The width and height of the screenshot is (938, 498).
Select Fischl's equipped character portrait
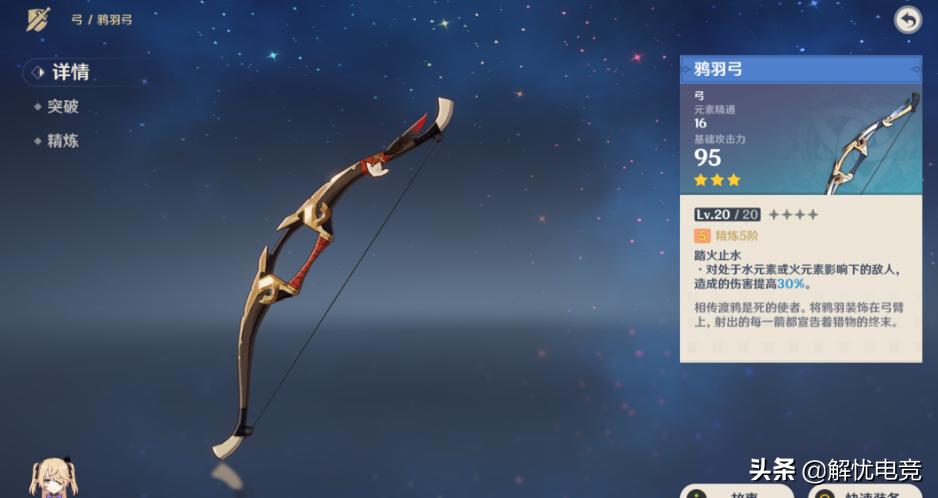[x=48, y=479]
